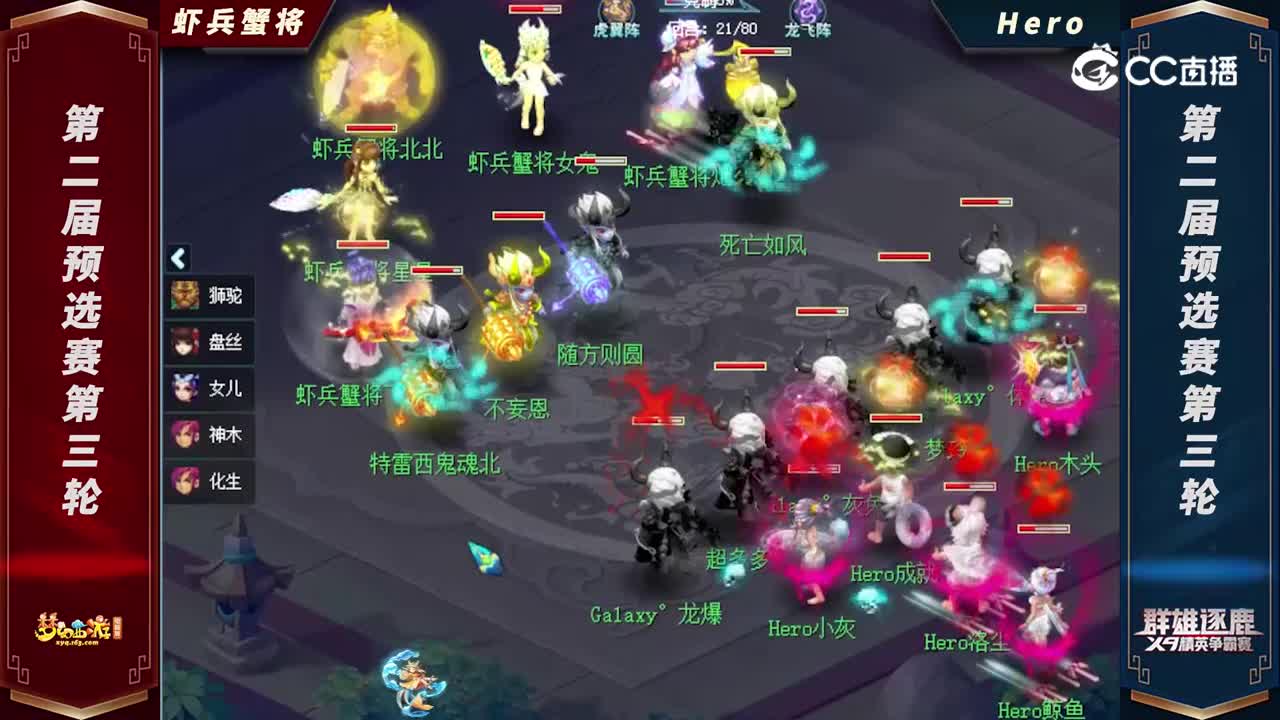This screenshot has width=1280, height=720.
Task: Toggle the 狮驼 roster entry selection
Action: 214,297
